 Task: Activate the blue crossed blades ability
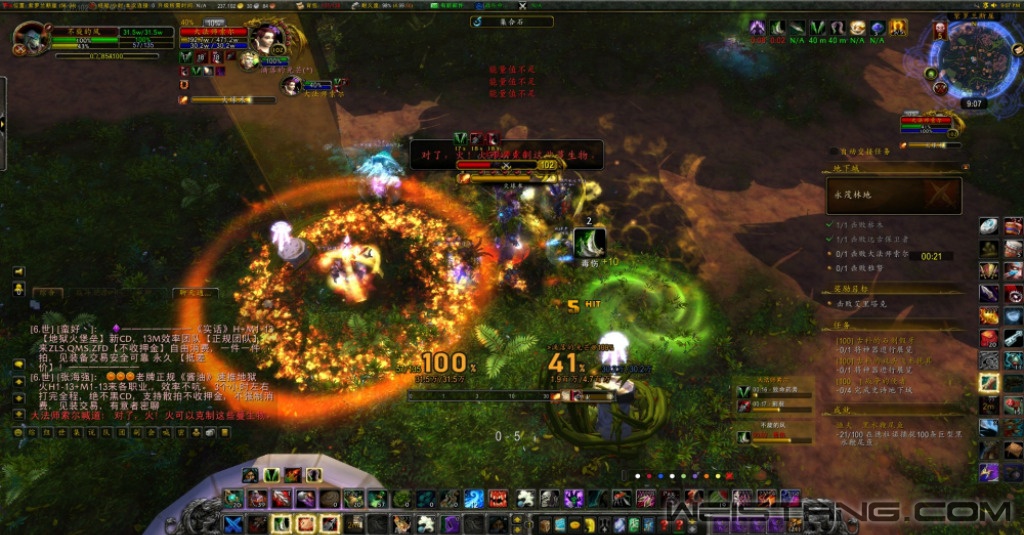pyautogui.click(x=233, y=523)
